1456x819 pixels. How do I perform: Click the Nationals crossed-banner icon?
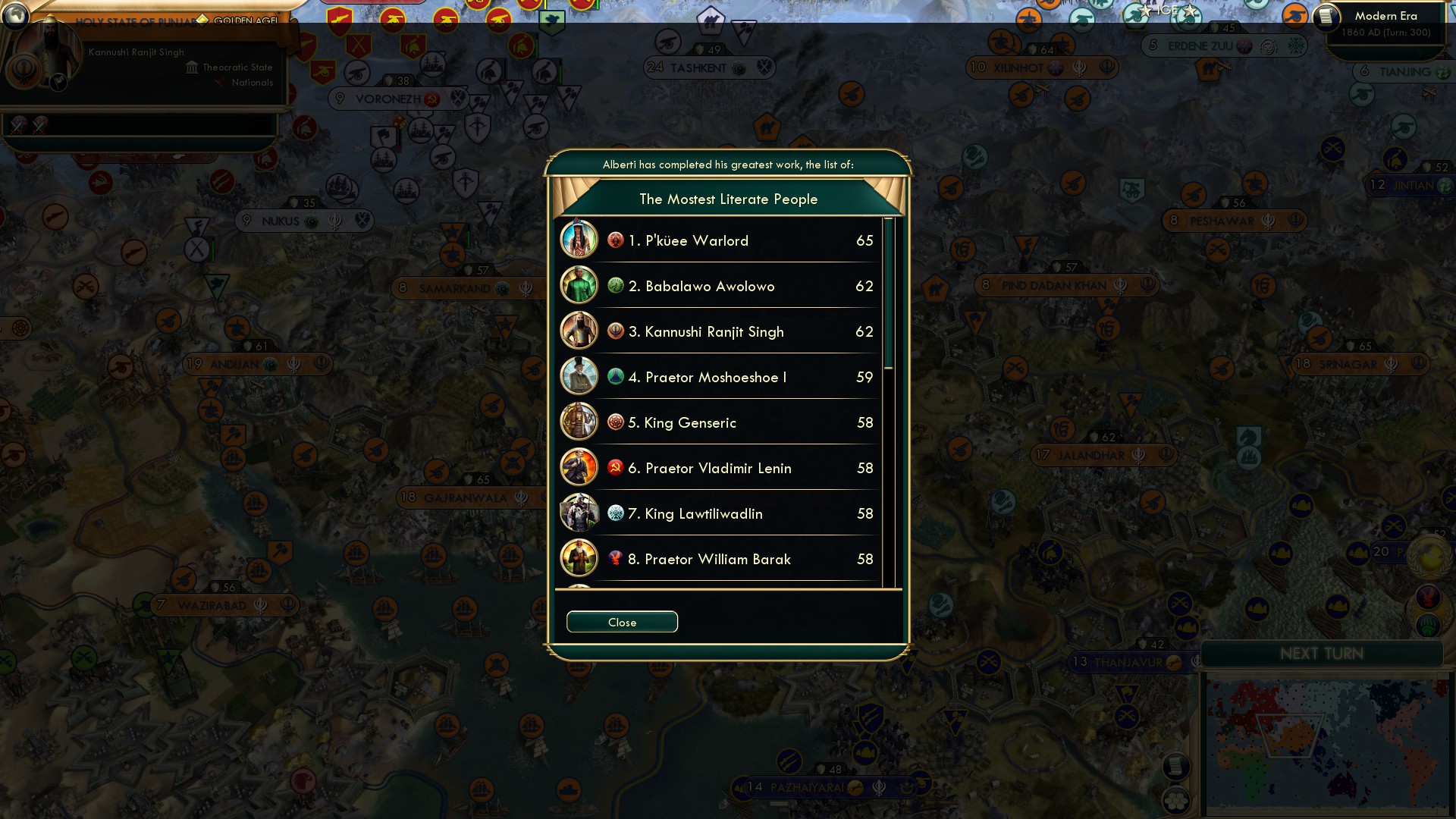219,83
